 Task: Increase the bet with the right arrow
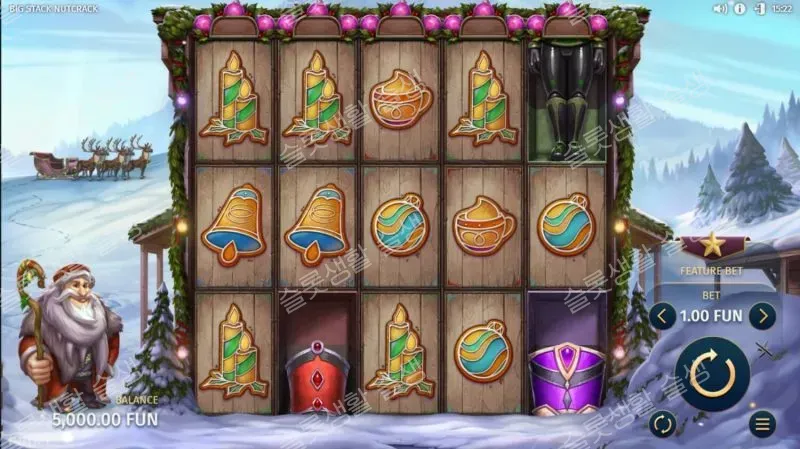(763, 317)
